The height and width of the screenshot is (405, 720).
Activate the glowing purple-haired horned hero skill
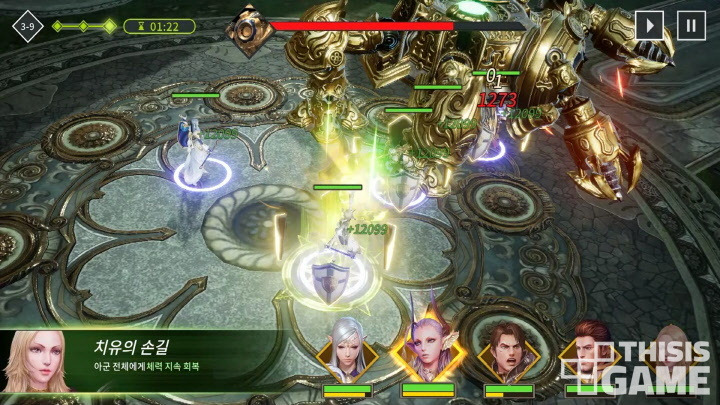(x=427, y=352)
